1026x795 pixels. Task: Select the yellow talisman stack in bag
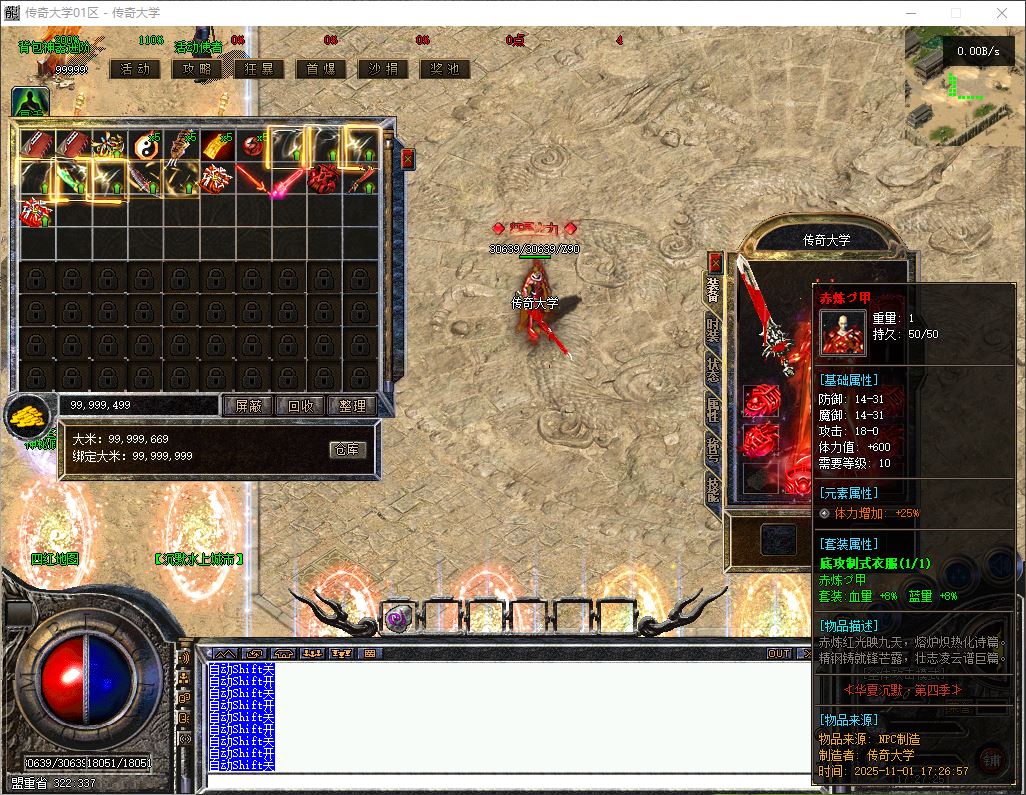217,146
